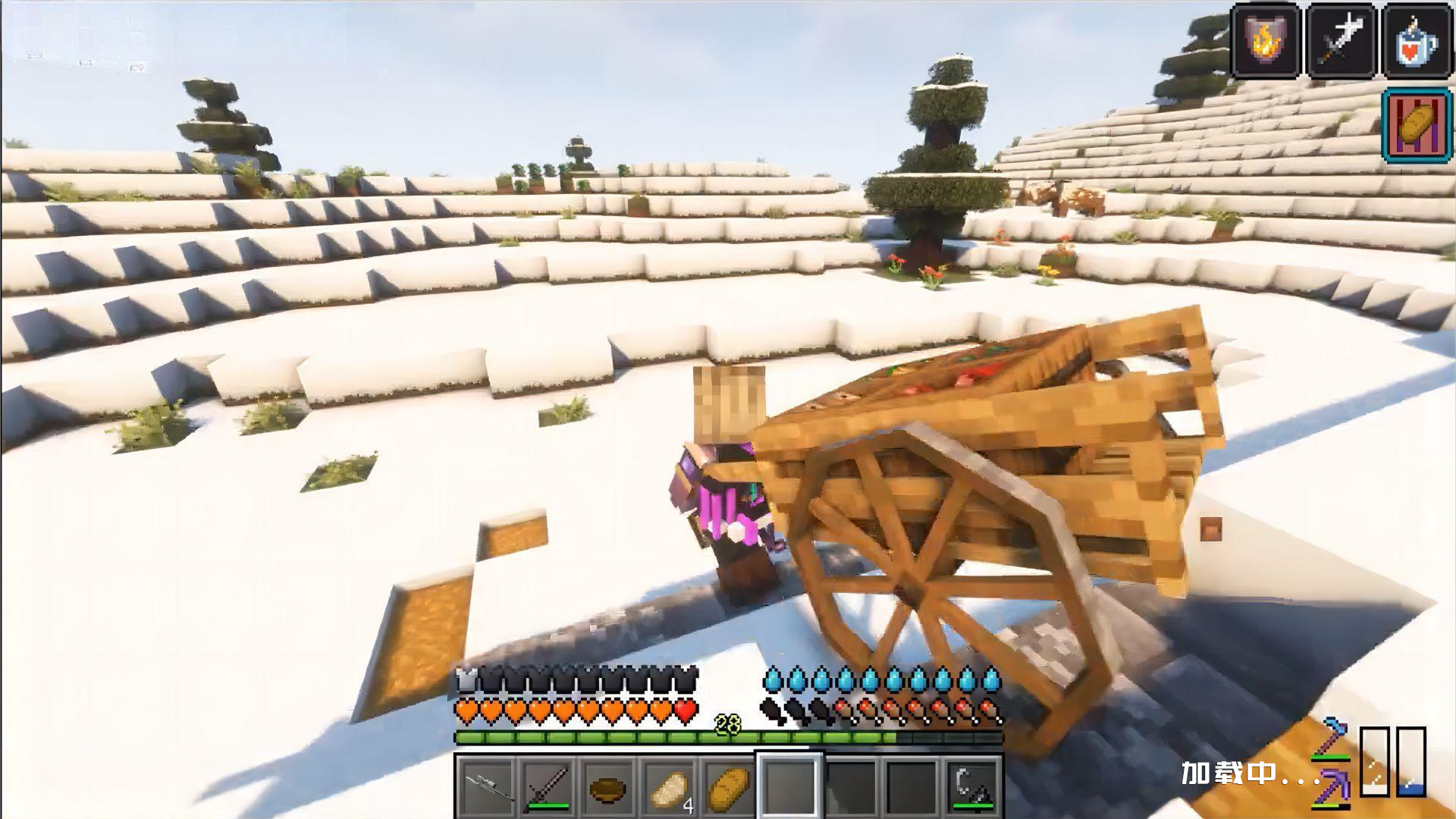Select the brown stew bowl hotbar slot
1456x819 pixels.
[x=607, y=786]
